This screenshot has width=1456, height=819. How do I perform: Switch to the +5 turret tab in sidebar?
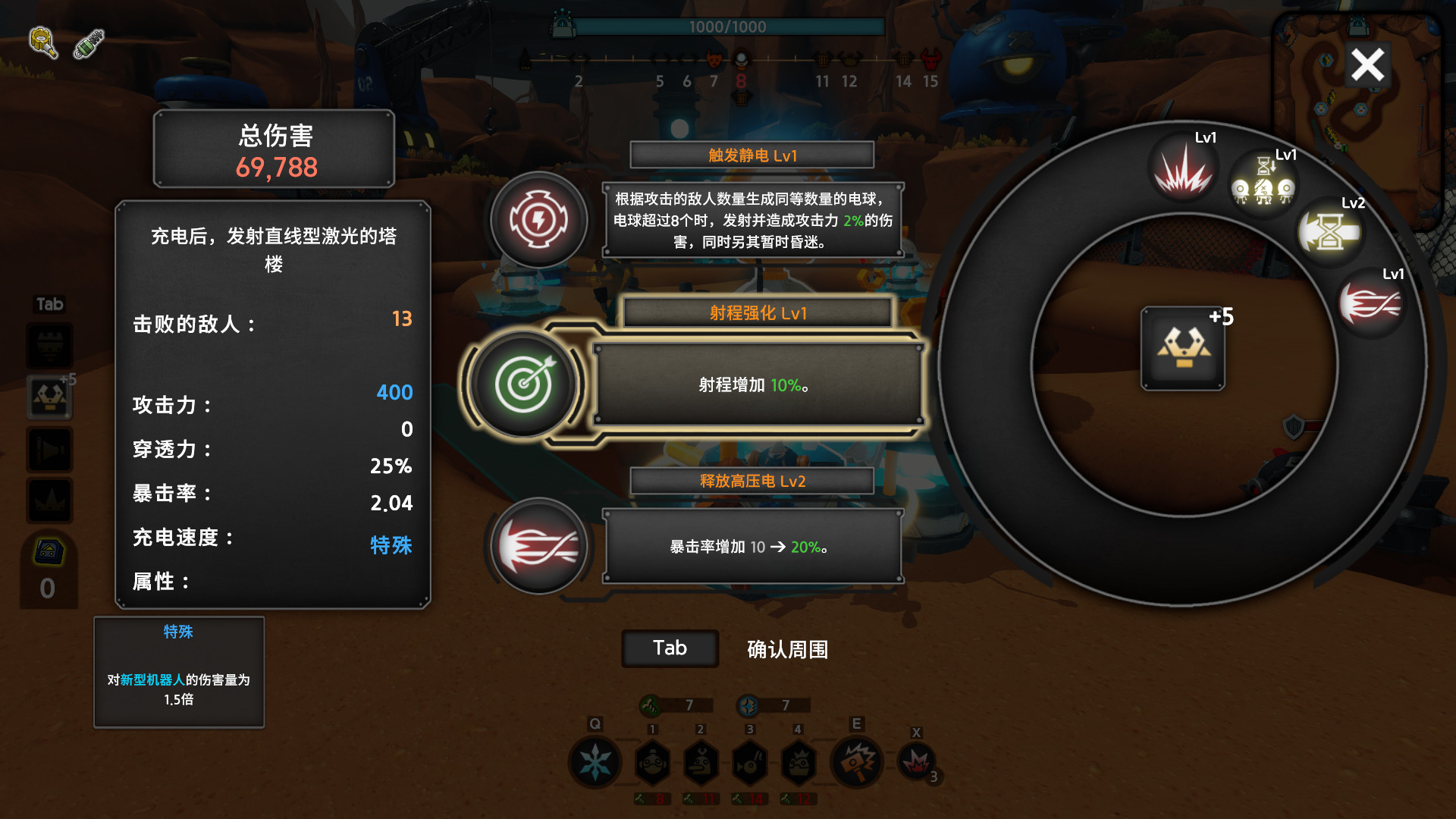pyautogui.click(x=49, y=396)
